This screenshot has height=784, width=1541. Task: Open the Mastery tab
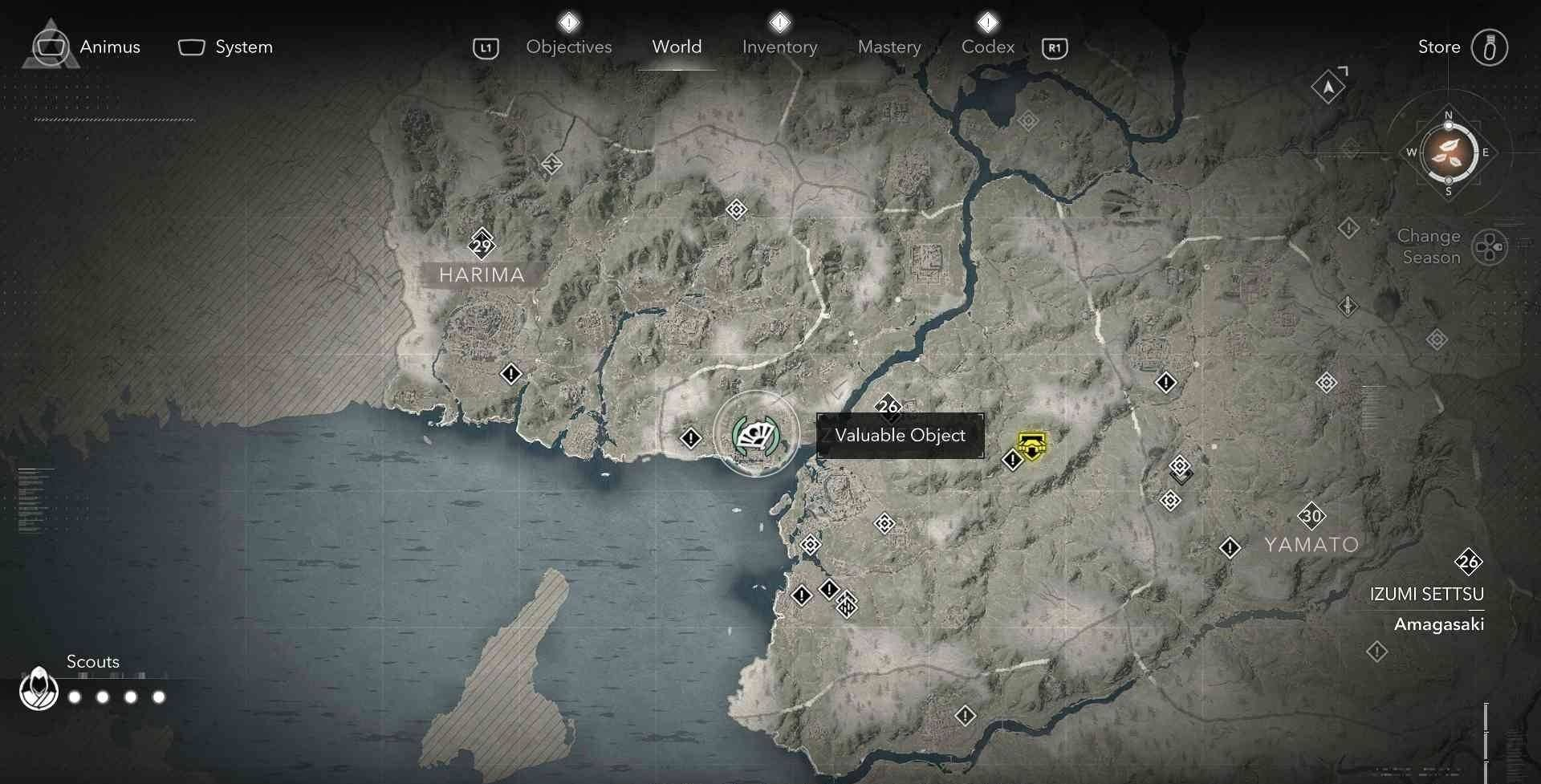[x=889, y=47]
